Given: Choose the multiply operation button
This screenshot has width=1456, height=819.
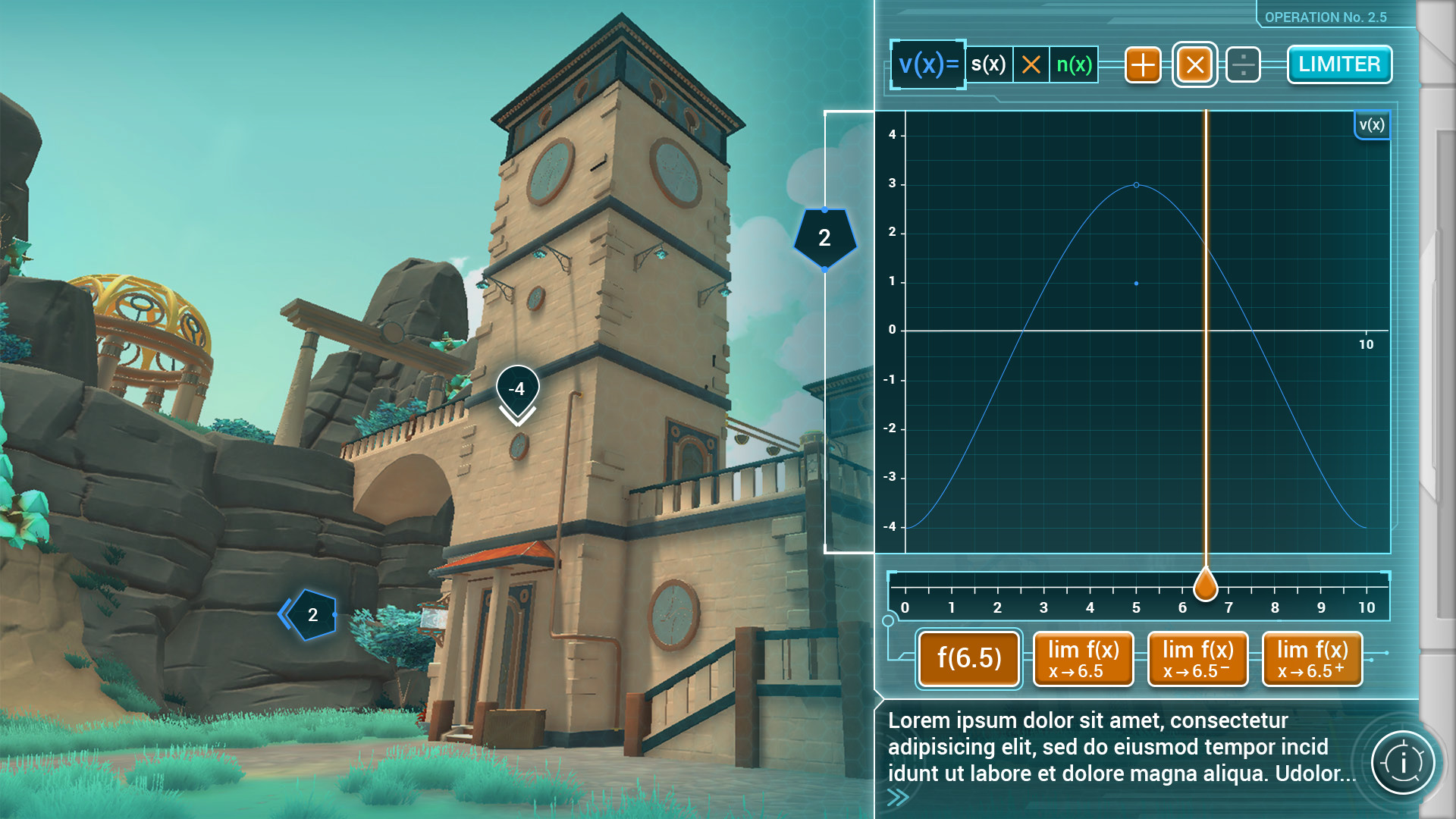Looking at the screenshot, I should tap(1194, 65).
